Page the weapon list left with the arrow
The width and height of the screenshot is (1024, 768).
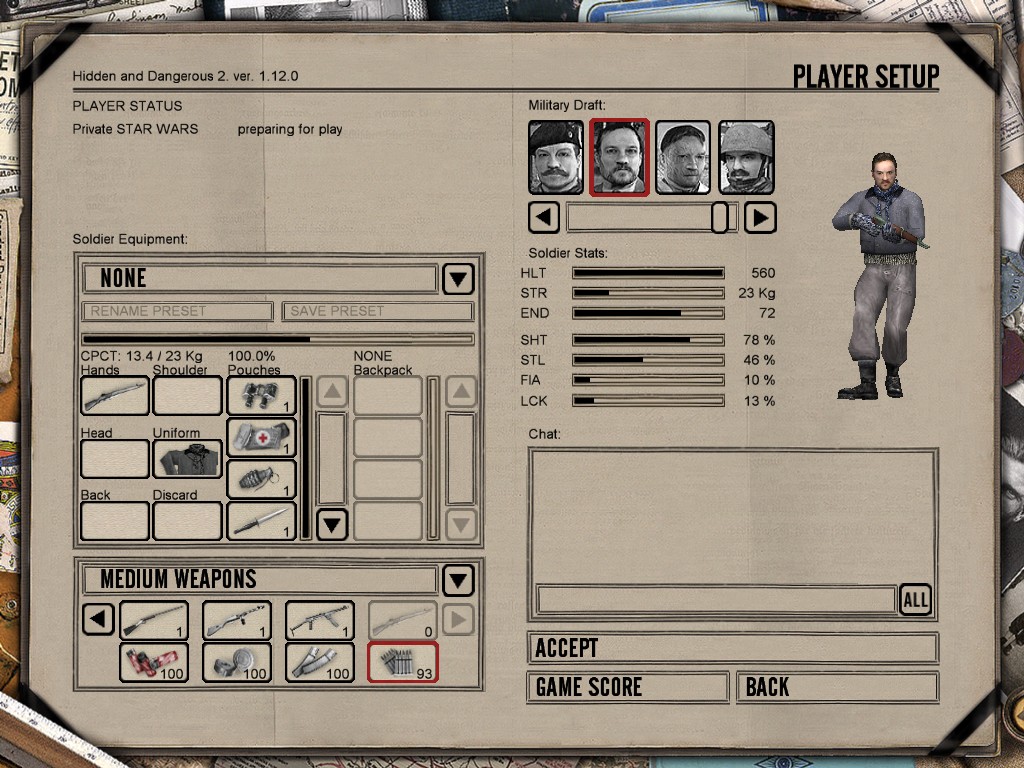(x=97, y=620)
